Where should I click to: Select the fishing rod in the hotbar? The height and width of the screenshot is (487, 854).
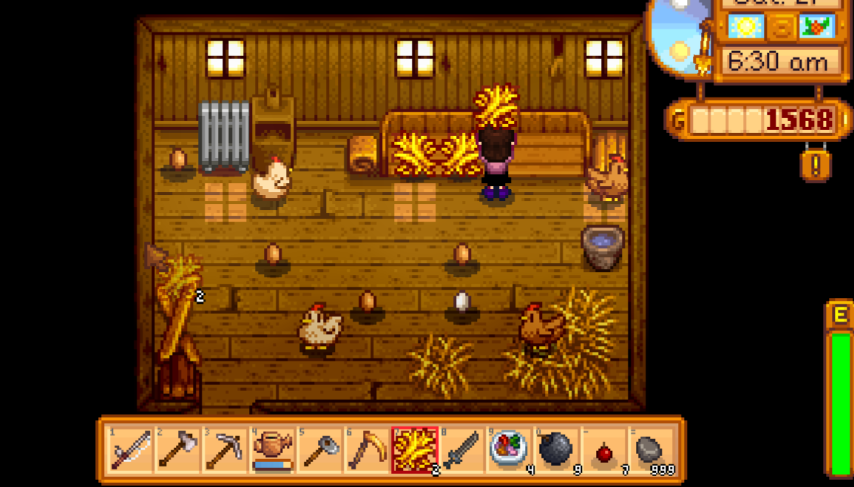pyautogui.click(x=130, y=450)
